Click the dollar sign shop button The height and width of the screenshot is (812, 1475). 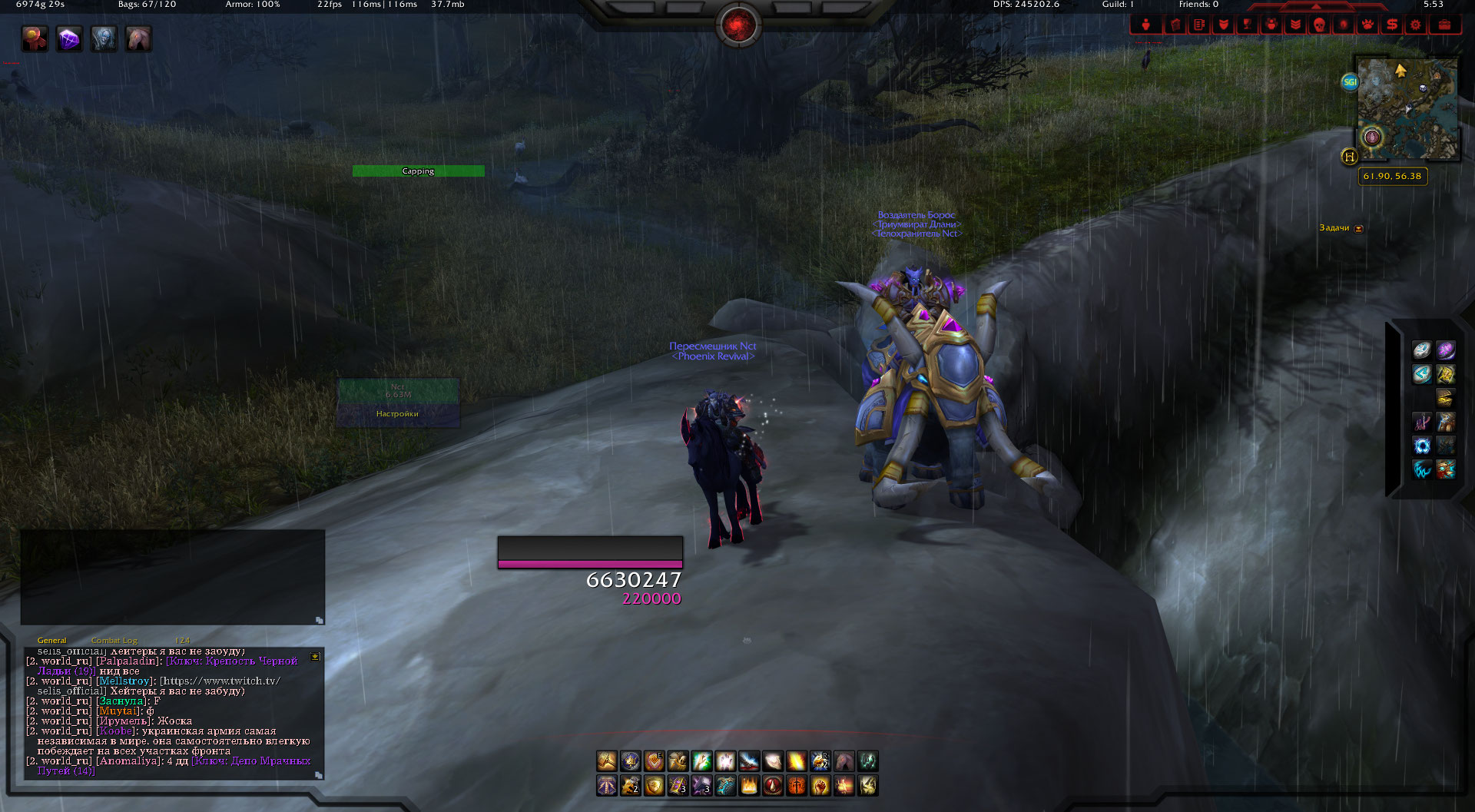pyautogui.click(x=1391, y=25)
